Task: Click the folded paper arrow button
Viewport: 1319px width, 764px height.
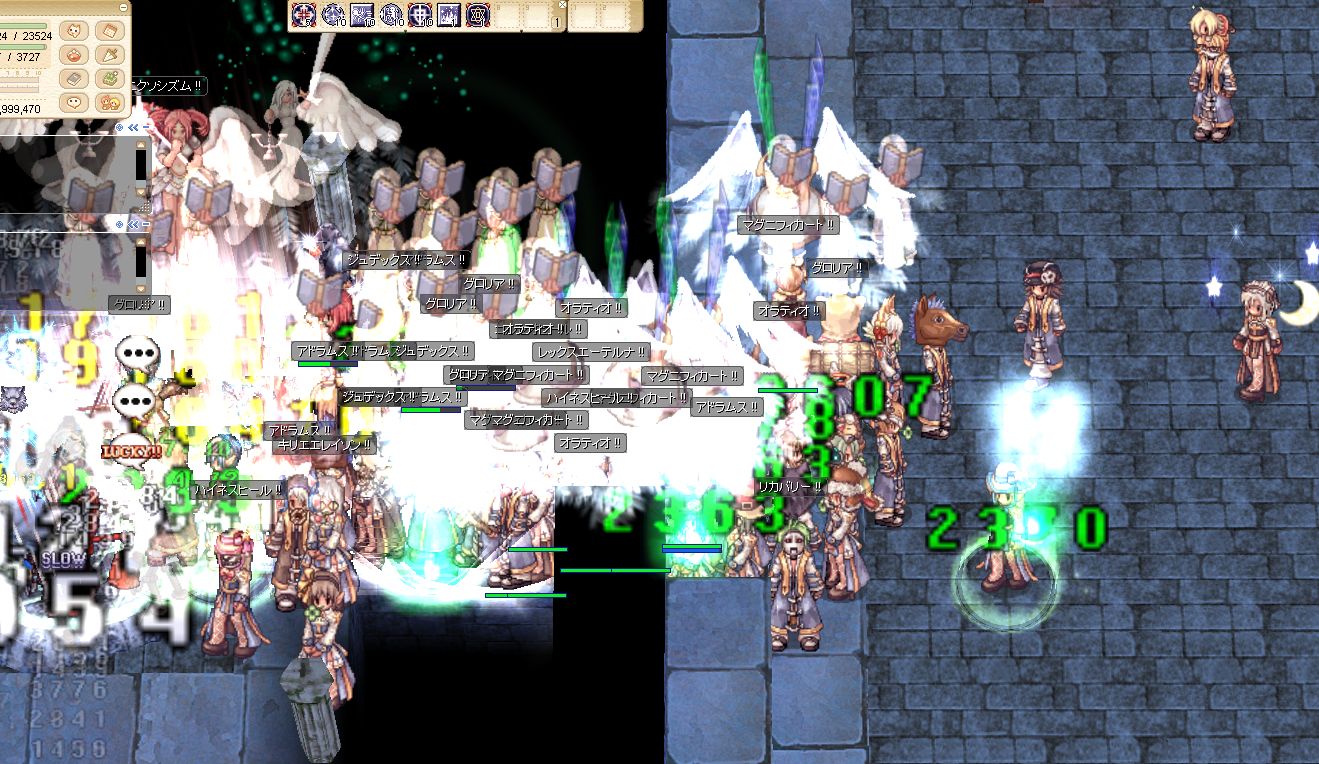Action: point(108,55)
